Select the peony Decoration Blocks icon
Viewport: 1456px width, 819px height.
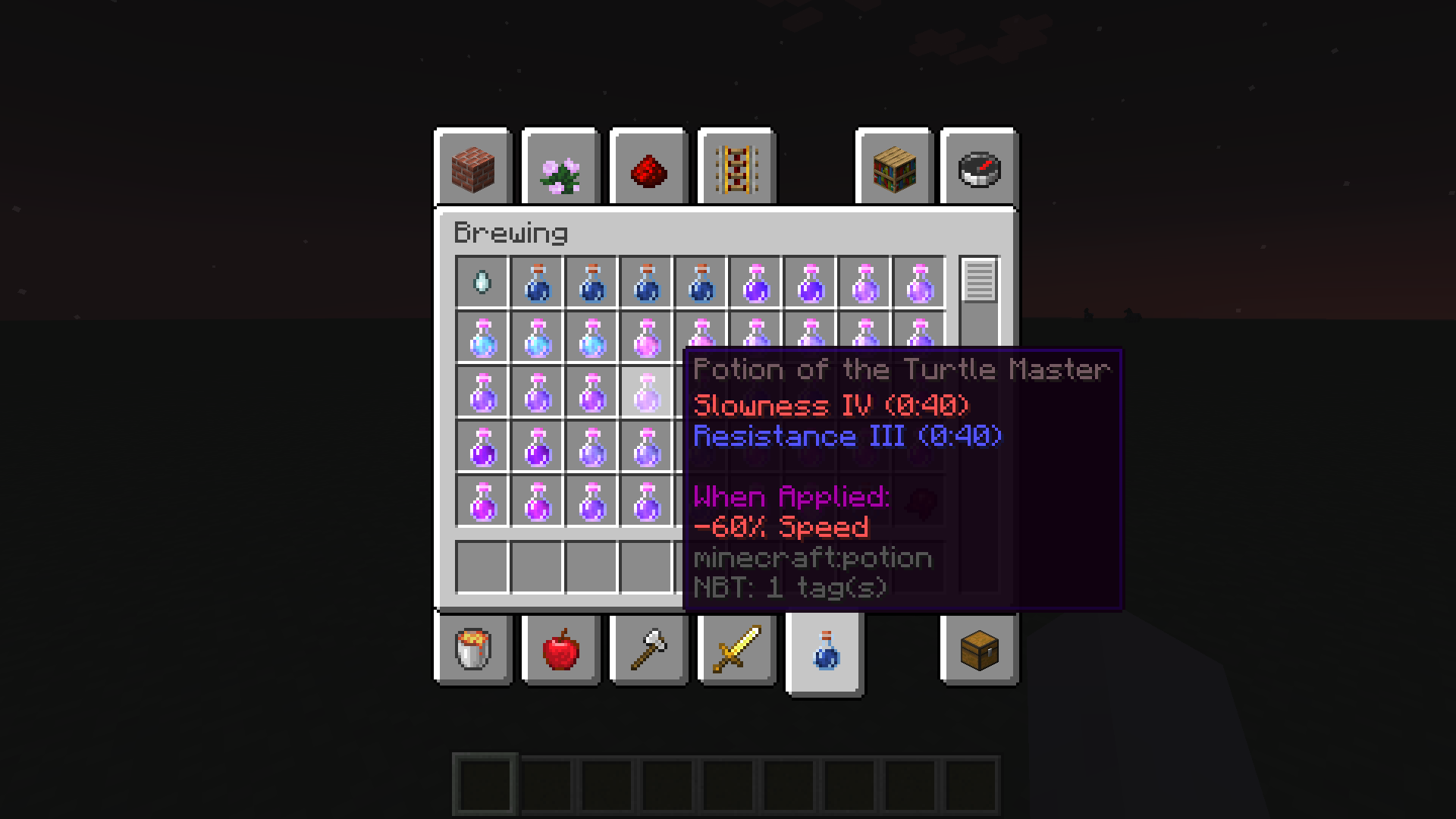pyautogui.click(x=560, y=168)
